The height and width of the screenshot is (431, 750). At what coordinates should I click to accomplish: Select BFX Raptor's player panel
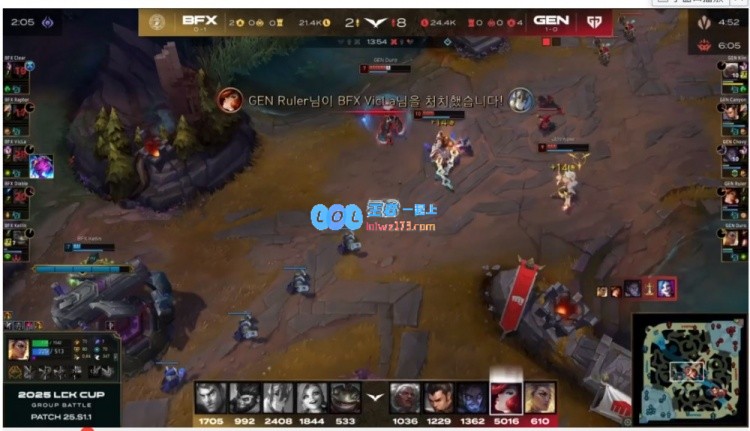18,114
